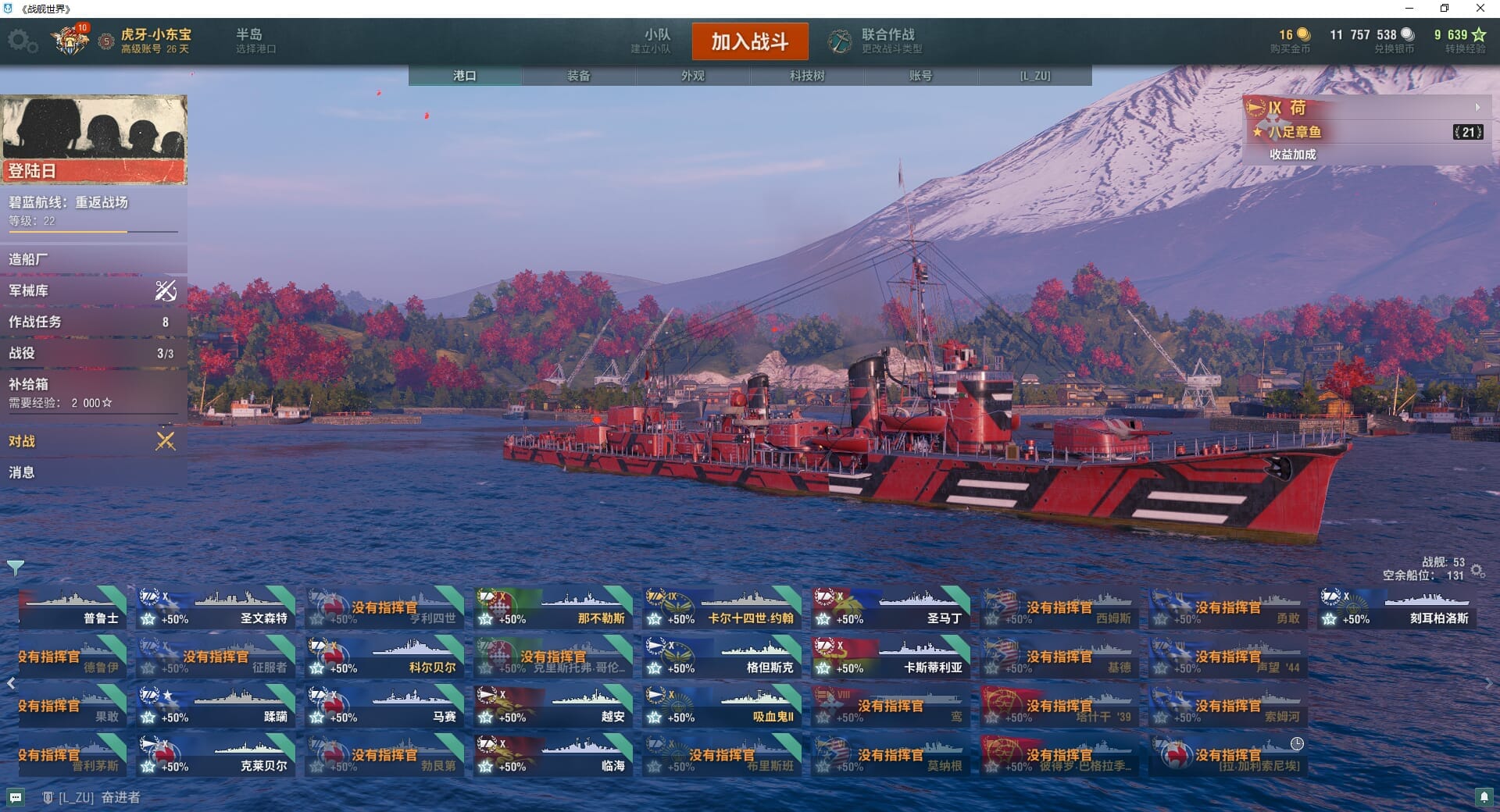Open the 补给箱 containers entry
1500x812 pixels.
tap(92, 392)
